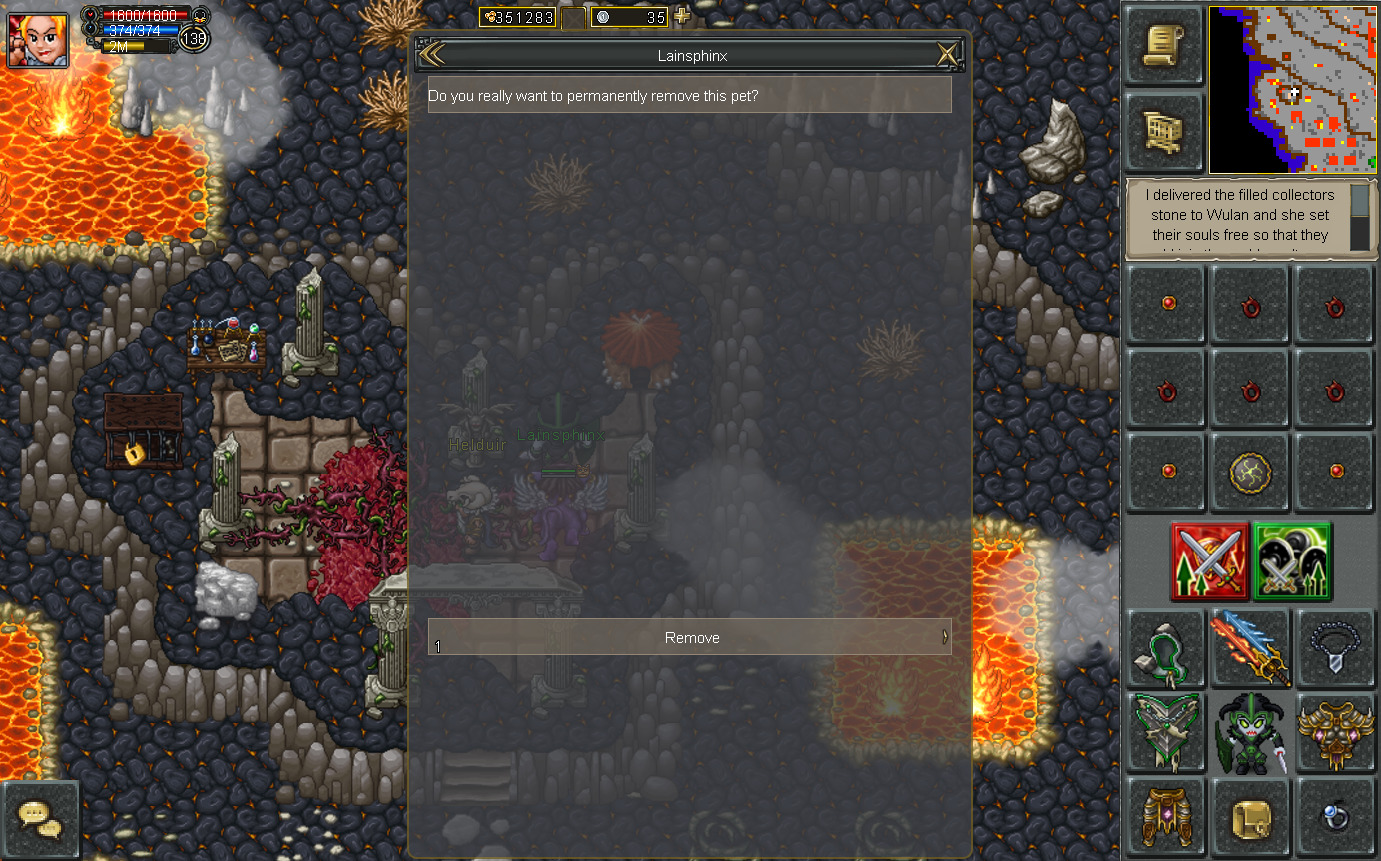Select the golden chest armor slot
Screen dimensions: 1381x861
(x=1334, y=732)
